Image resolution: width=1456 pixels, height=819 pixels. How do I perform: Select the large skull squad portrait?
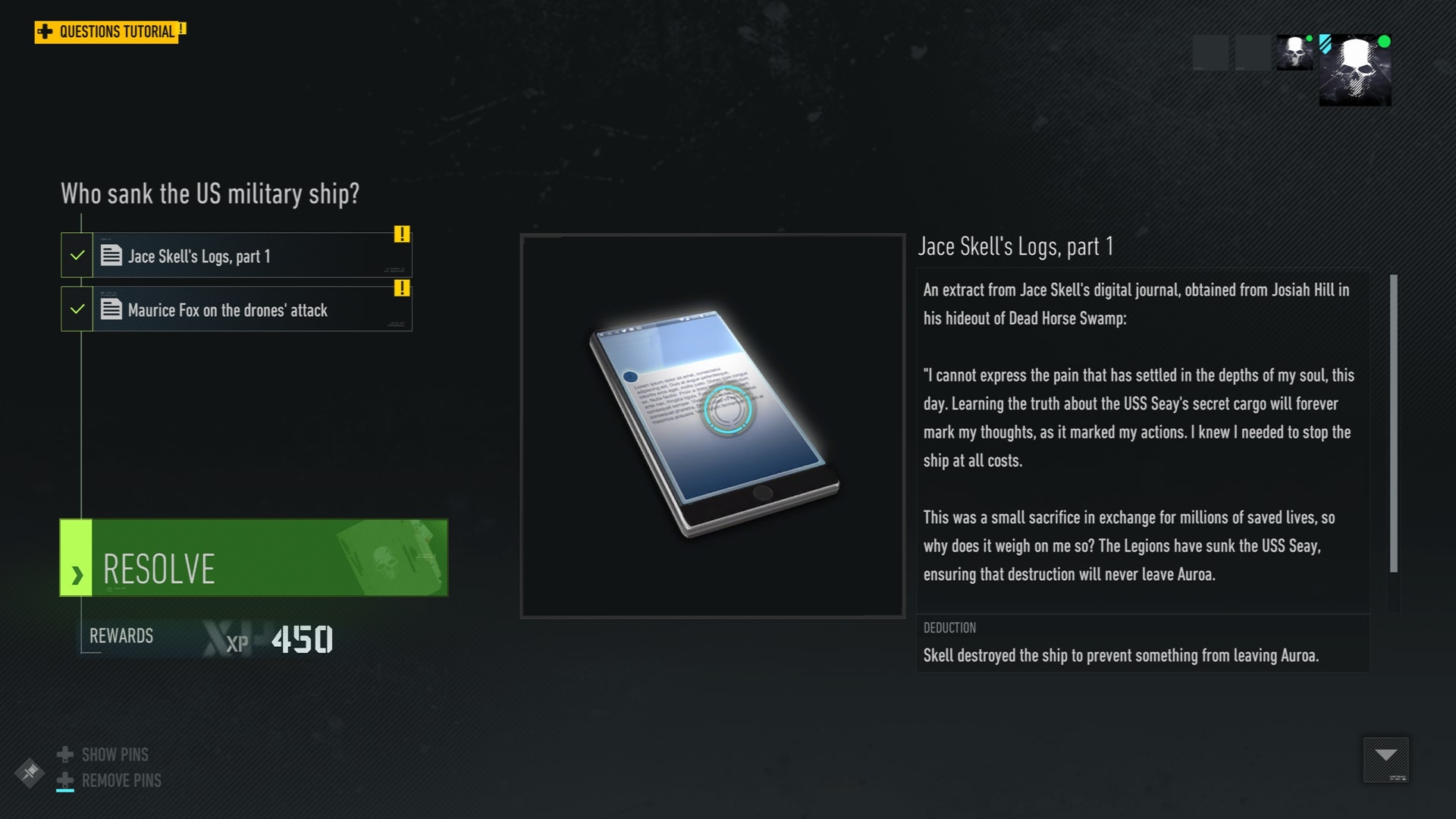(1355, 70)
